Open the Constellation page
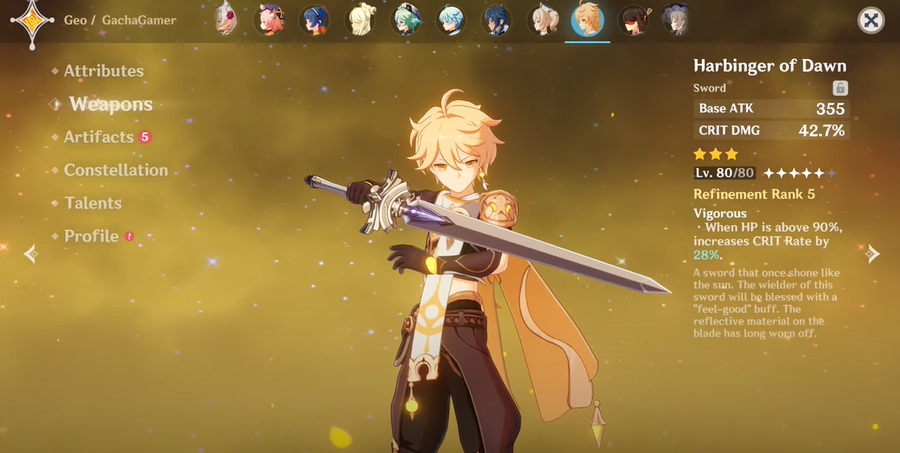The image size is (900, 453). pos(115,170)
